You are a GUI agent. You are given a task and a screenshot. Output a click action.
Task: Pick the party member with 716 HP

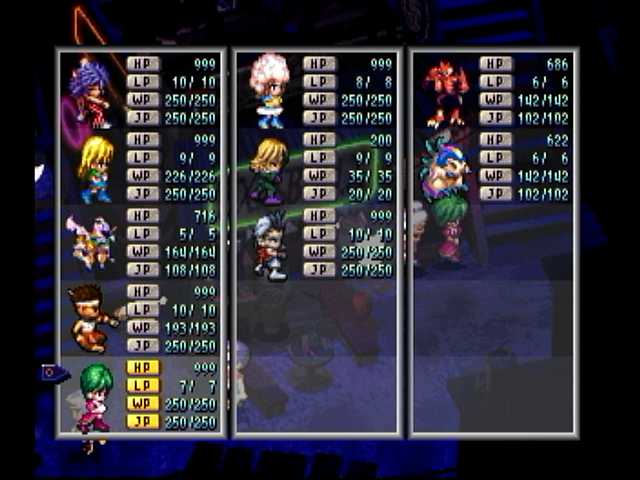[90, 242]
